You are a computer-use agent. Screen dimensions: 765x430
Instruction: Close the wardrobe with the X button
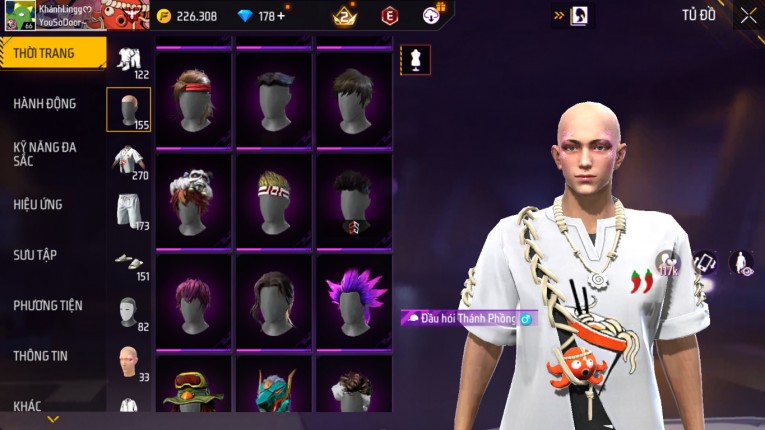[748, 15]
